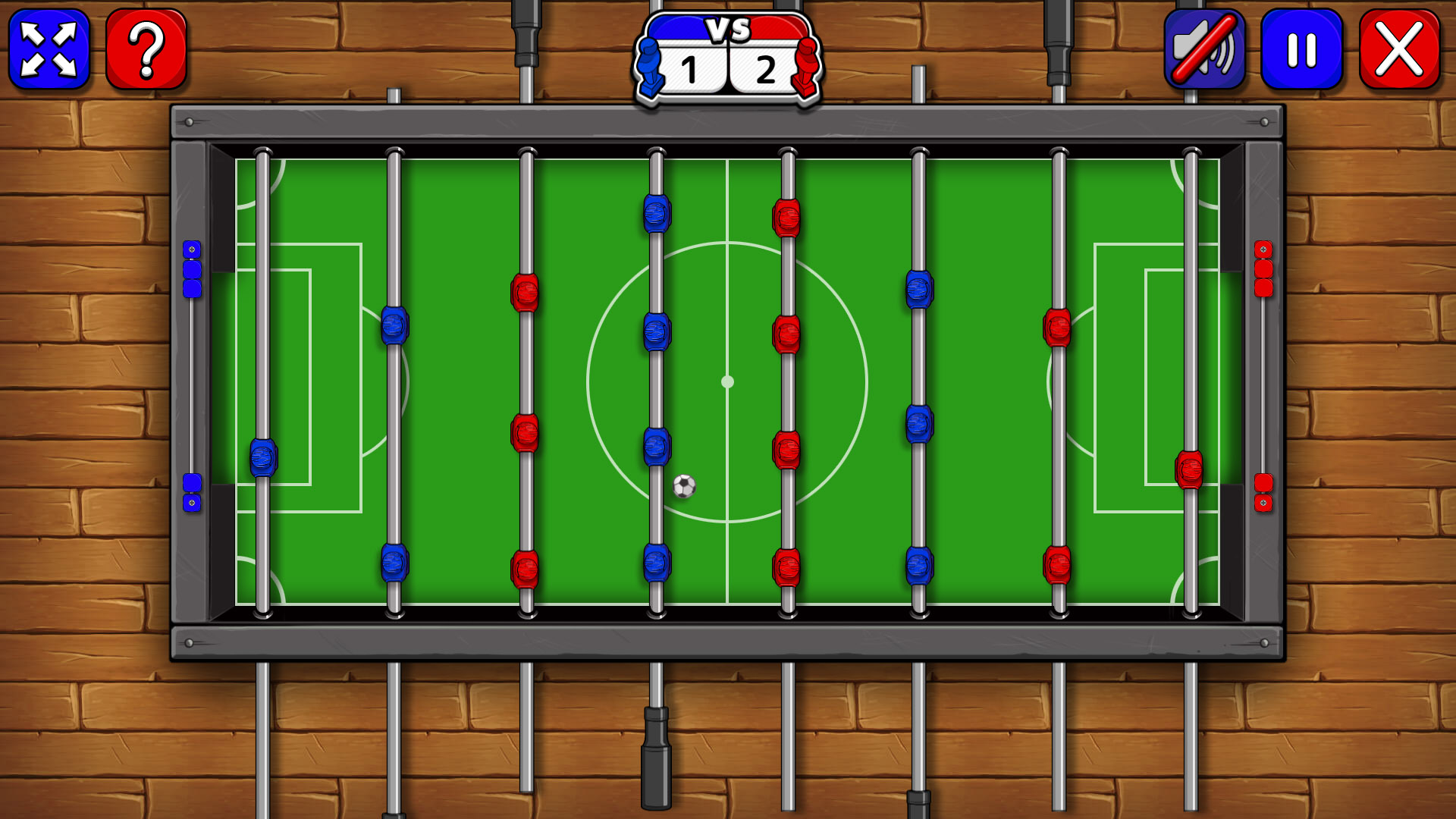Click the score display showing 2

click(765, 71)
